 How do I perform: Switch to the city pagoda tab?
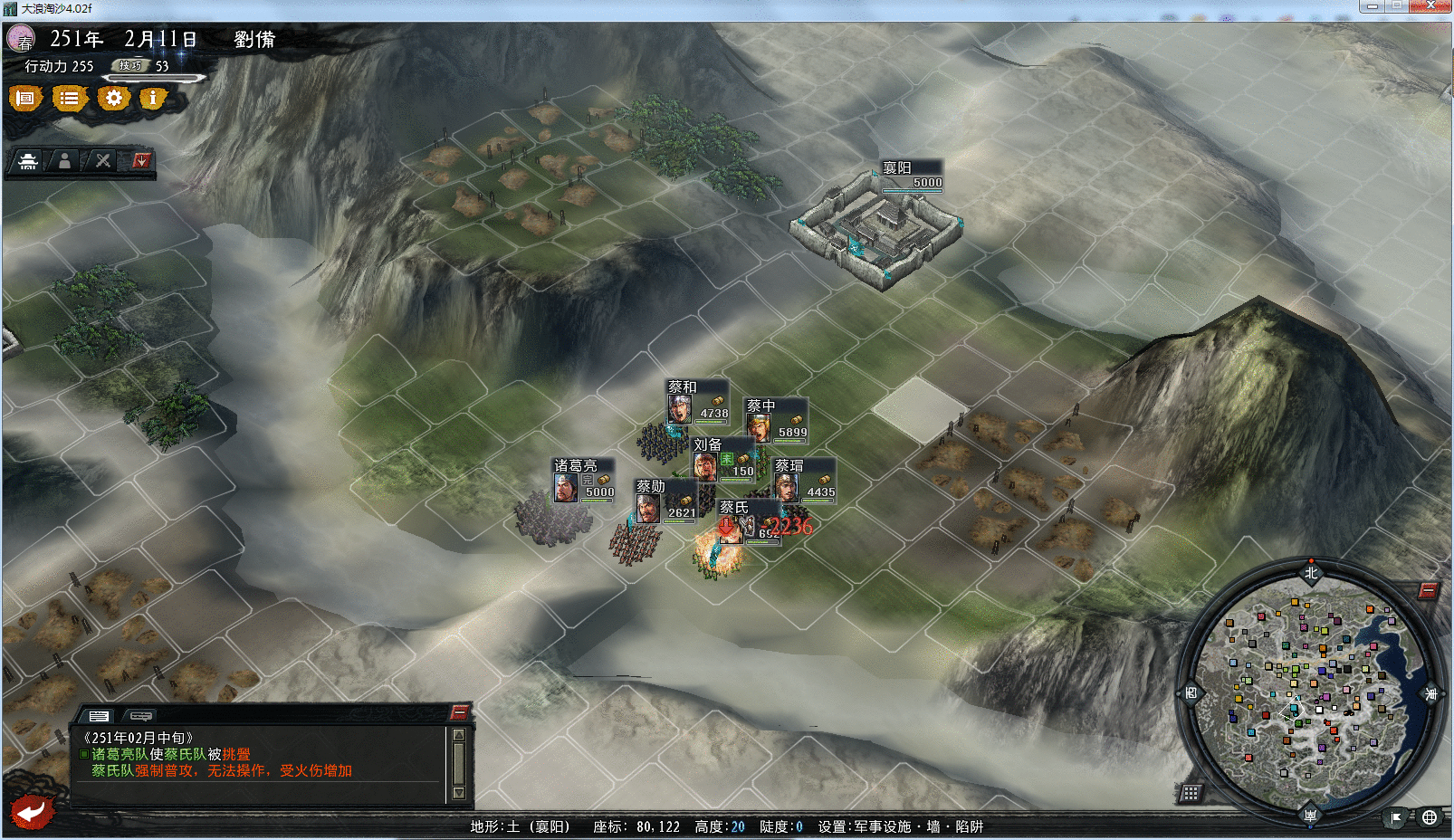(x=28, y=161)
